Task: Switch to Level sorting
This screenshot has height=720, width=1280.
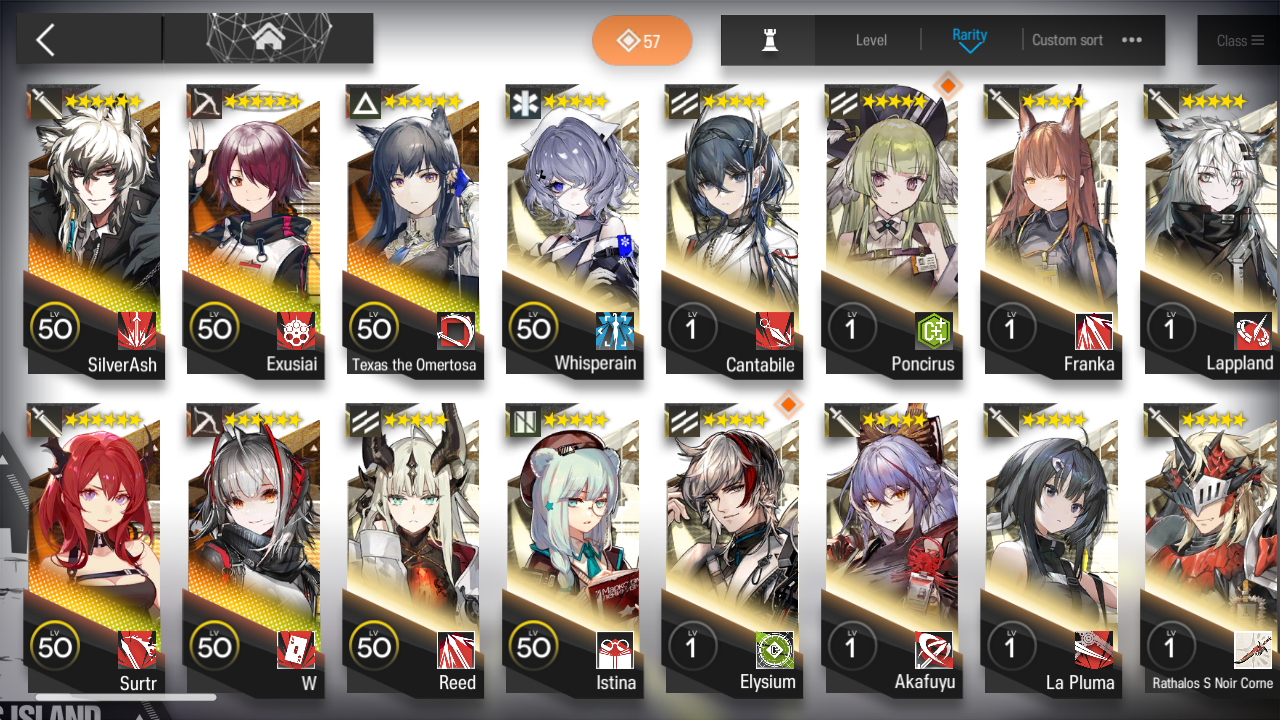Action: pyautogui.click(x=870, y=40)
